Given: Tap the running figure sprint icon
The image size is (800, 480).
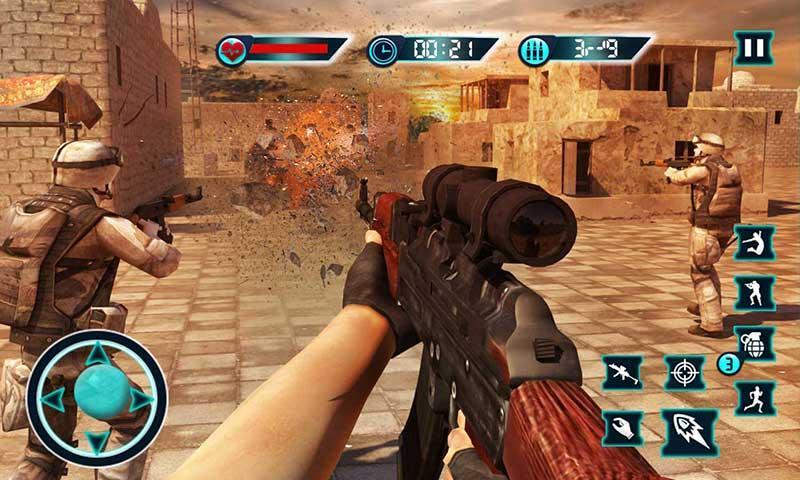Looking at the screenshot, I should 754,397.
